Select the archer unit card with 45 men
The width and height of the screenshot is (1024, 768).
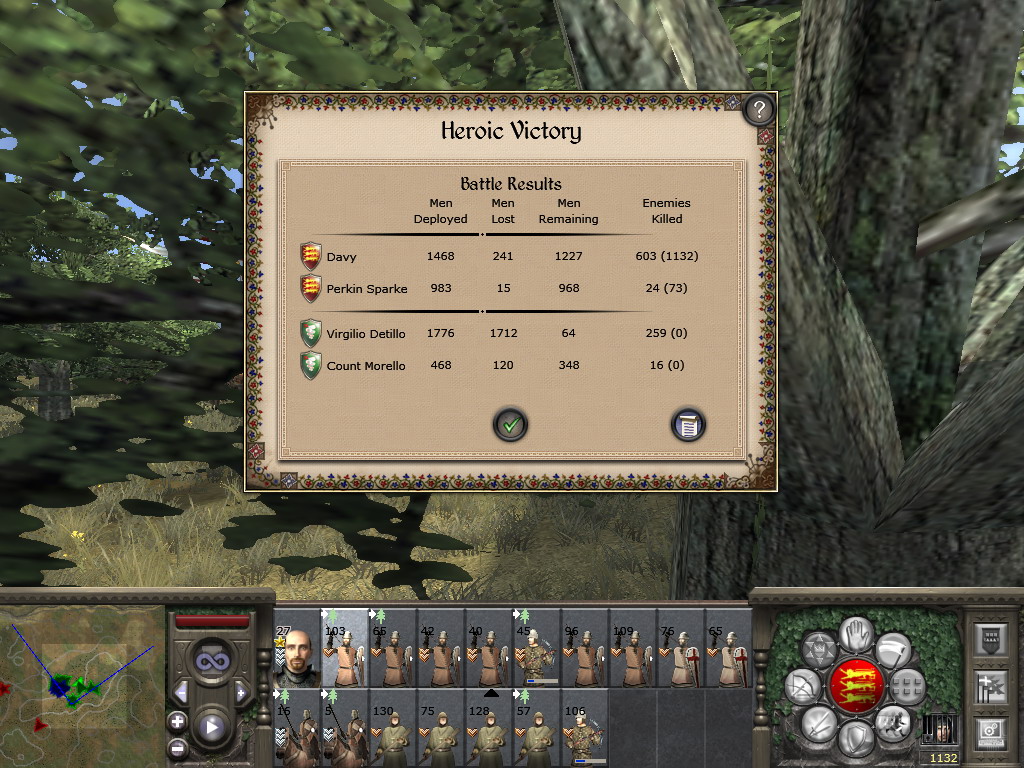[x=537, y=650]
